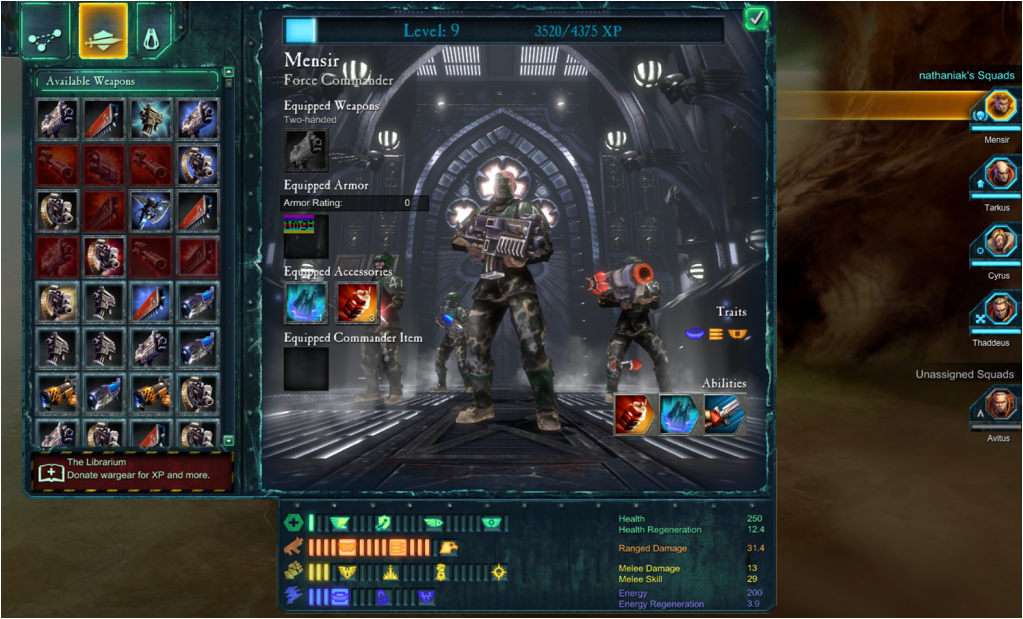This screenshot has height=619, width=1023.
Task: Open the third tab beside the wargear tab
Action: (x=154, y=30)
